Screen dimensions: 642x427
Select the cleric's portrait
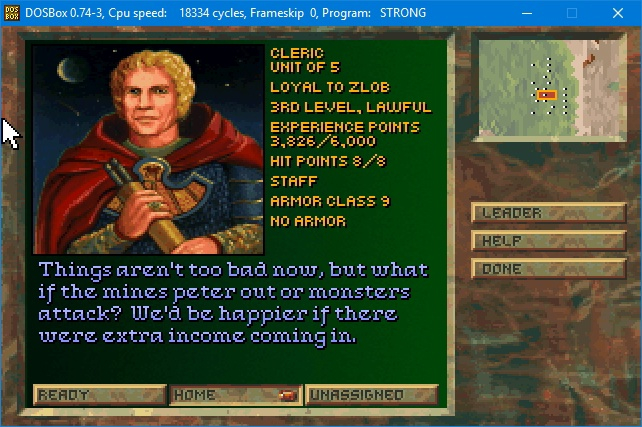pyautogui.click(x=149, y=149)
